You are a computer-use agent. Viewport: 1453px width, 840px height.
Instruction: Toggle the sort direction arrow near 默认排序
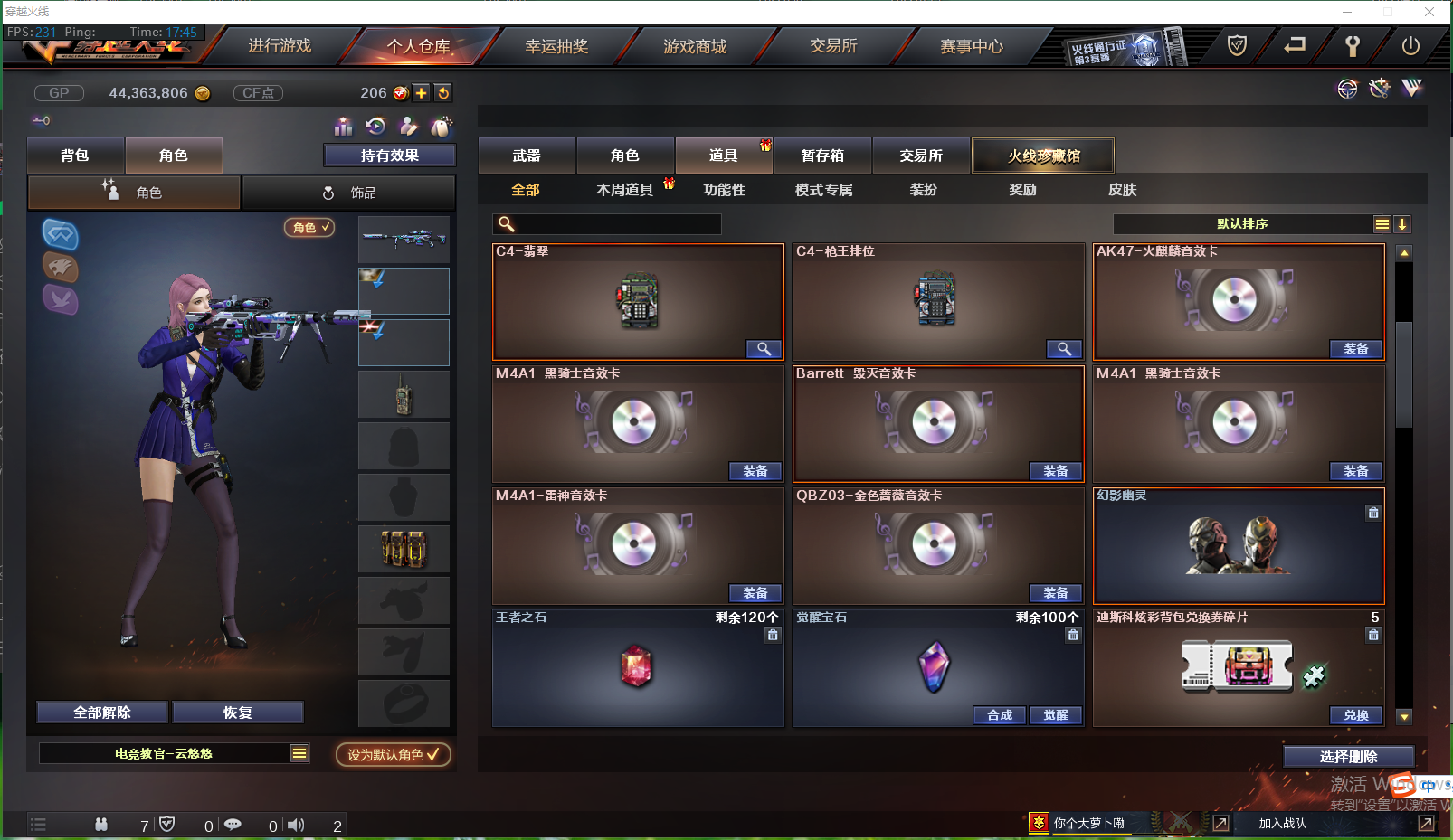1402,223
